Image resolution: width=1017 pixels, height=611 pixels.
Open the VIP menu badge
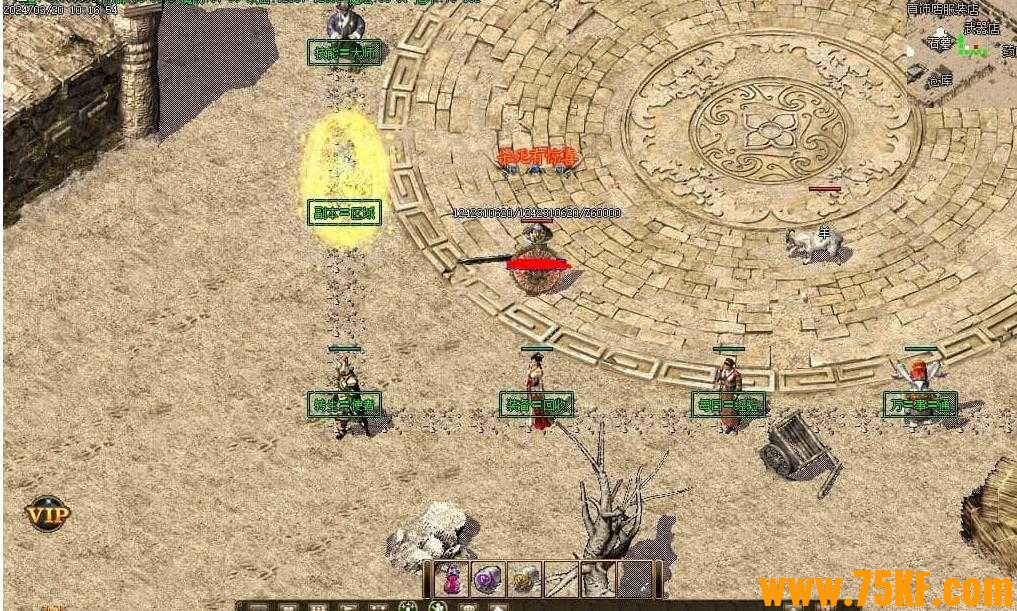[x=48, y=515]
